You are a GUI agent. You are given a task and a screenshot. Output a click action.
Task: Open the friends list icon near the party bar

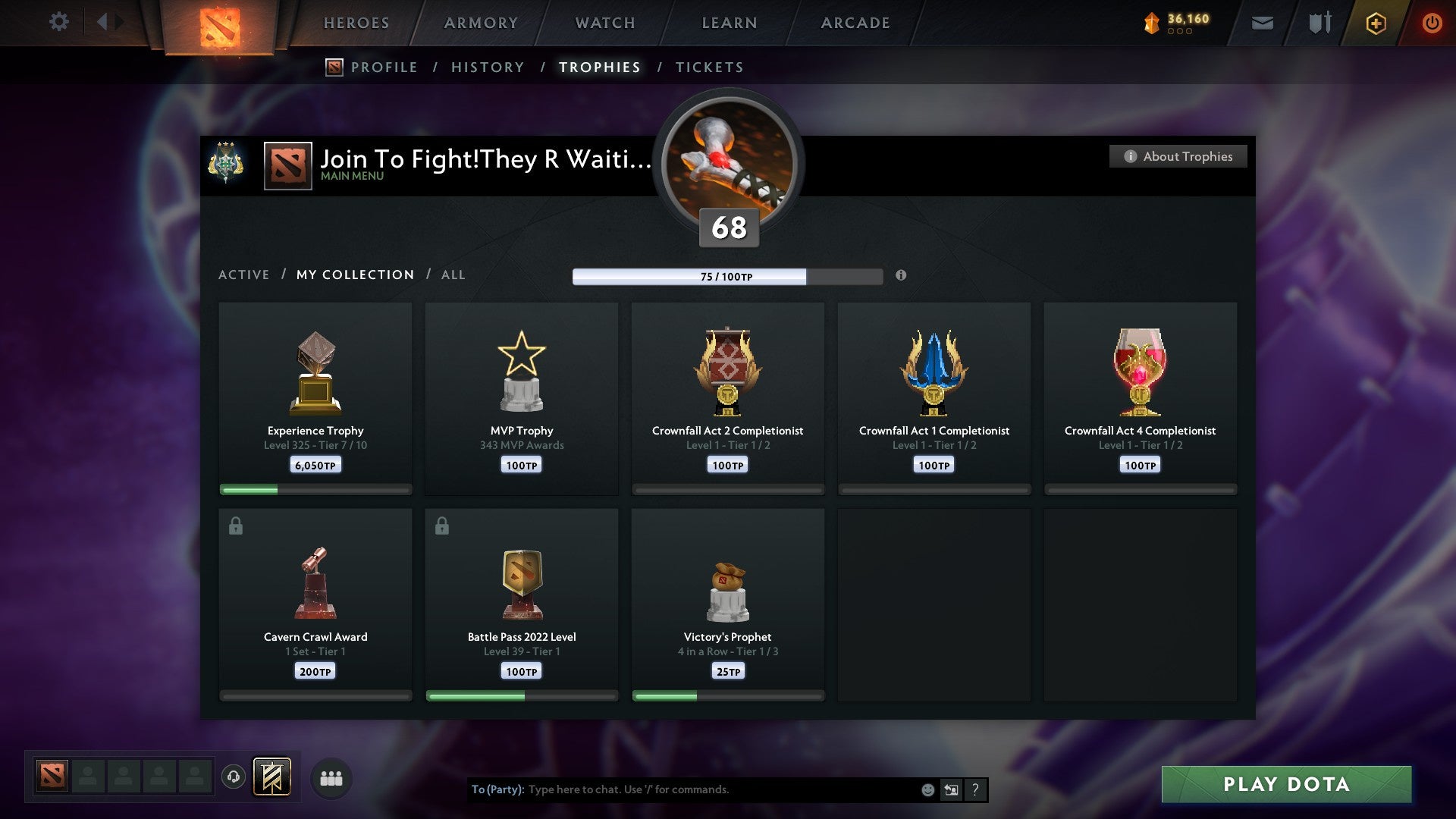(331, 777)
